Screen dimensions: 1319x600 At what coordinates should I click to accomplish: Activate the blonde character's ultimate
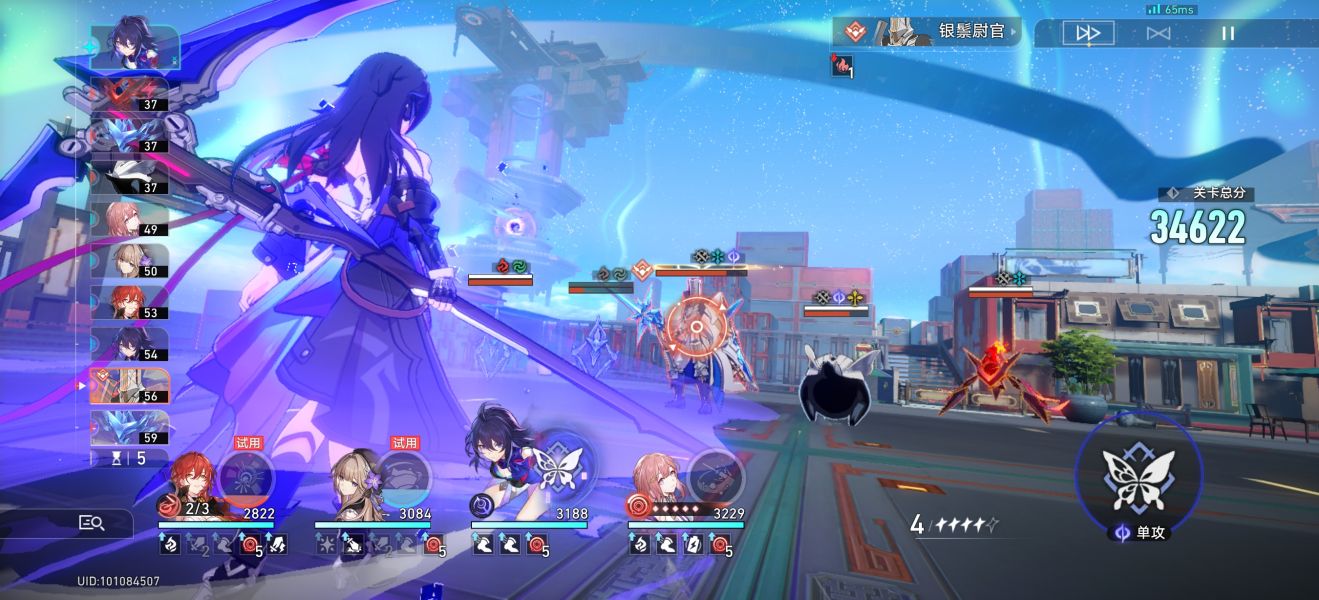[403, 477]
